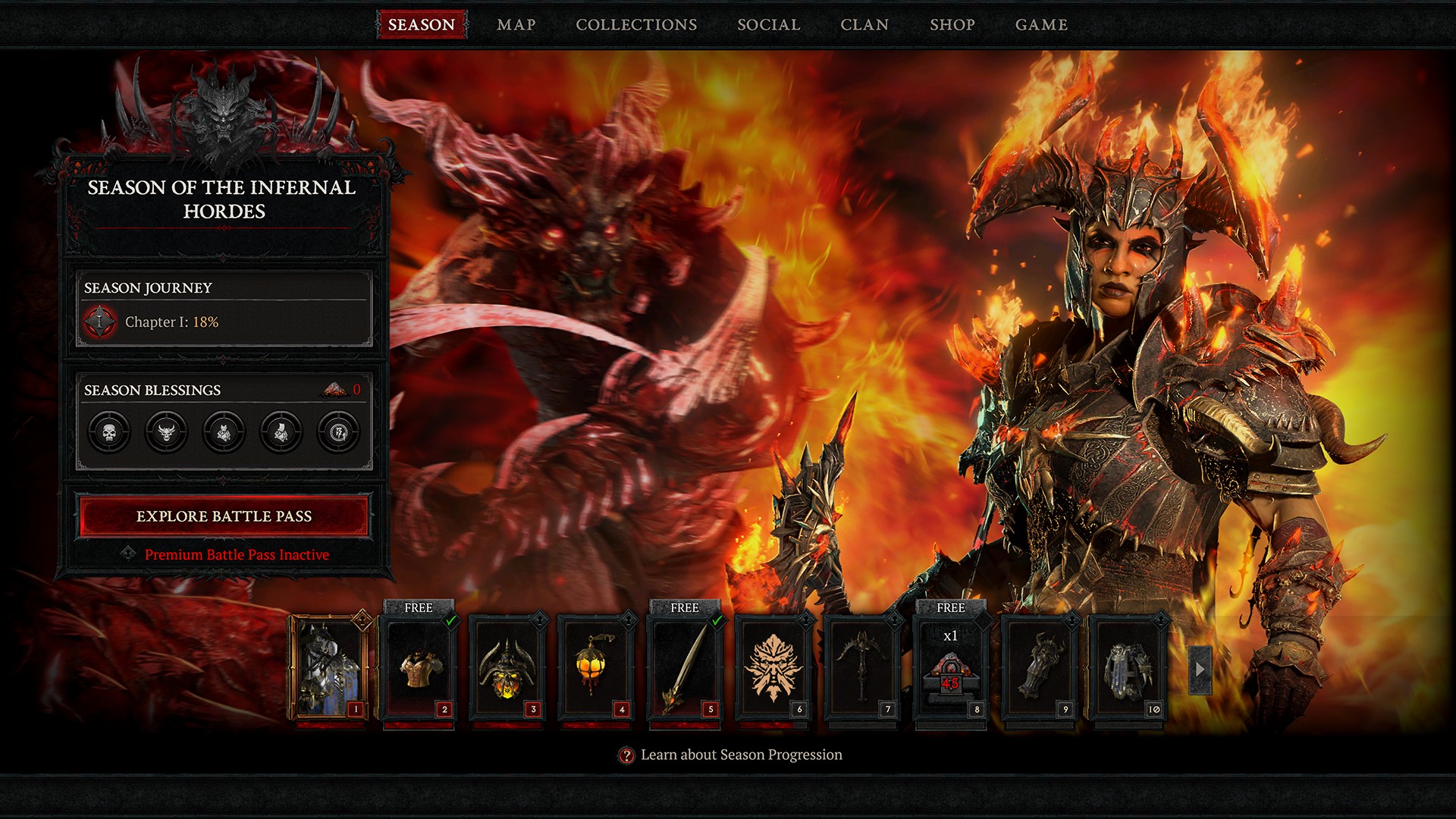Expand next battle pass tiers with the arrow
Image resolution: width=1456 pixels, height=819 pixels.
click(x=1200, y=670)
